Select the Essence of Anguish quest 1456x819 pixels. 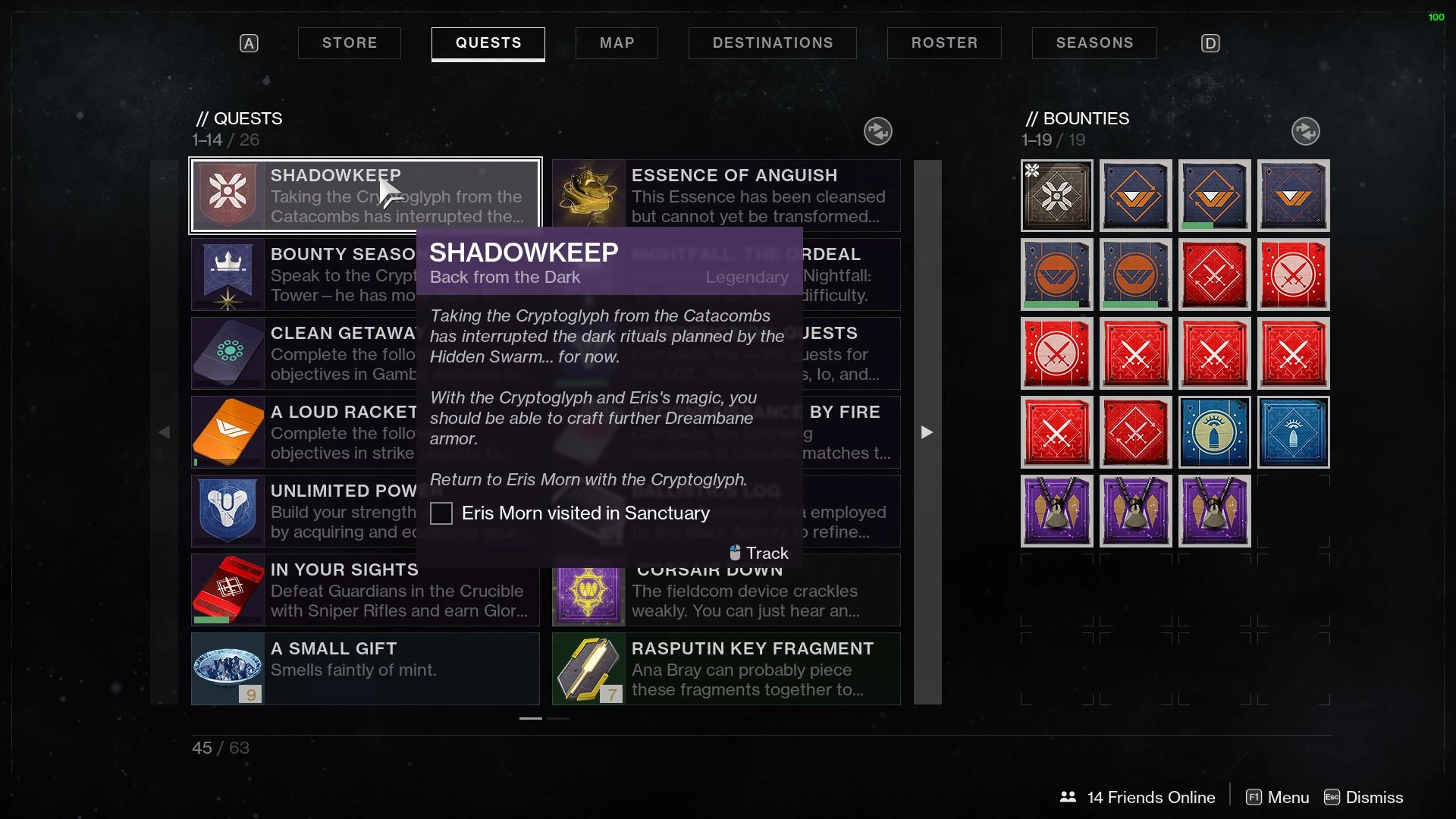726,196
